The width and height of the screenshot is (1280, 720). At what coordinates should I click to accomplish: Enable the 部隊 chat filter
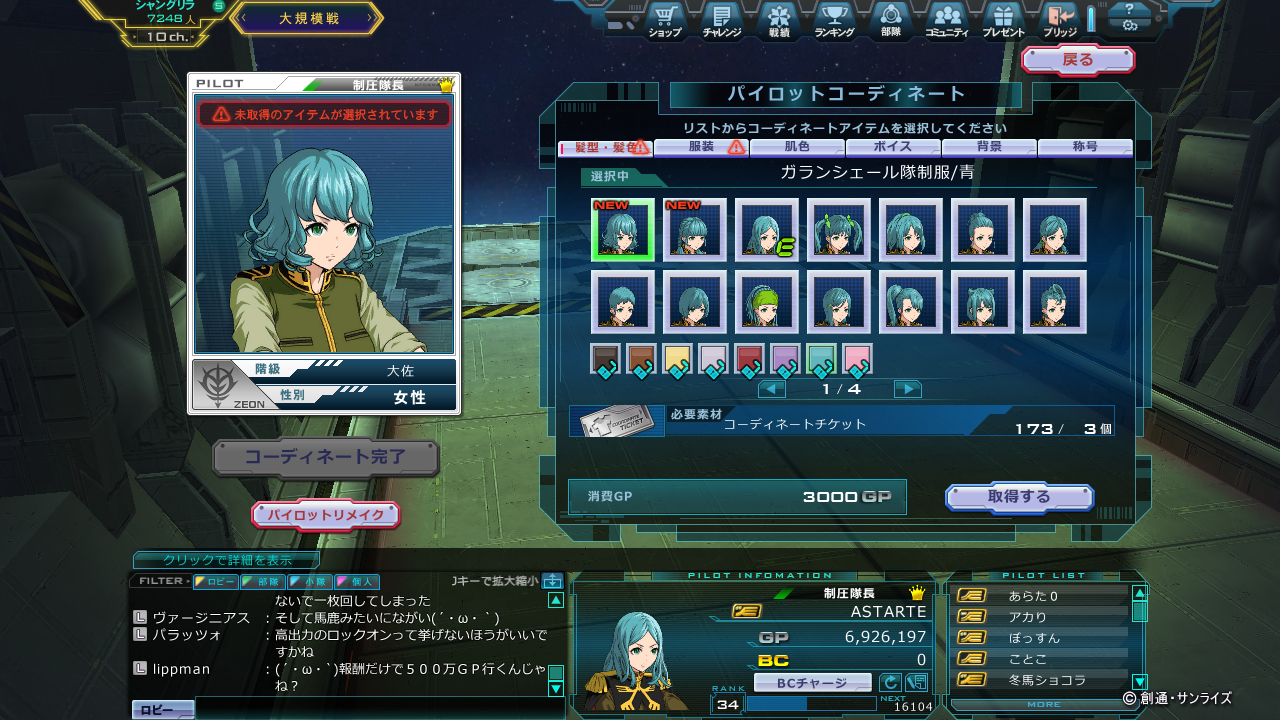click(262, 581)
